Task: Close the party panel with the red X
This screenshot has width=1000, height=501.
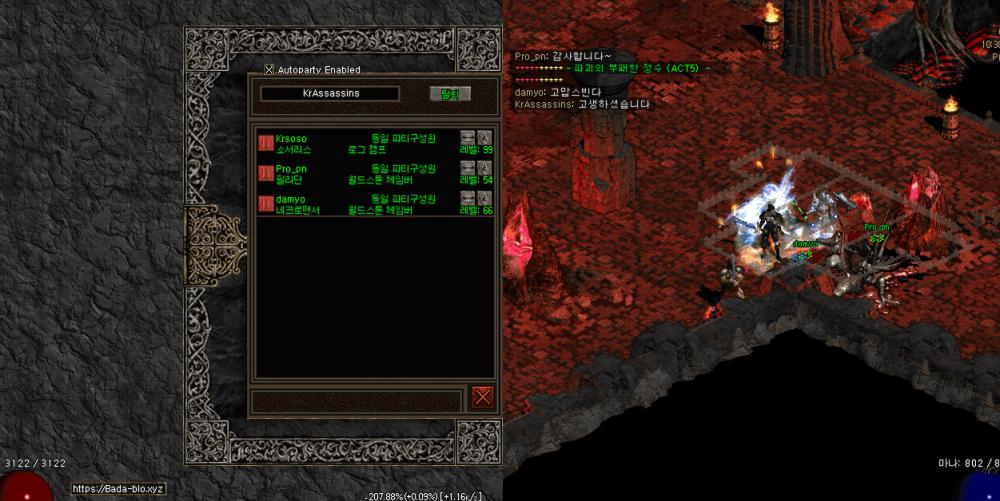Action: pos(483,396)
